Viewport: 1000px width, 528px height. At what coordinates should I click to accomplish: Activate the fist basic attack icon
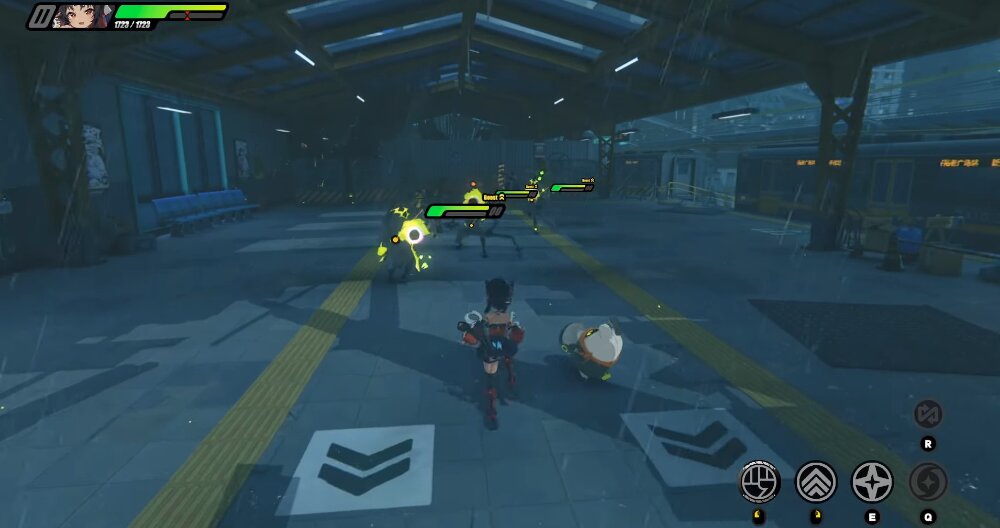(x=759, y=482)
